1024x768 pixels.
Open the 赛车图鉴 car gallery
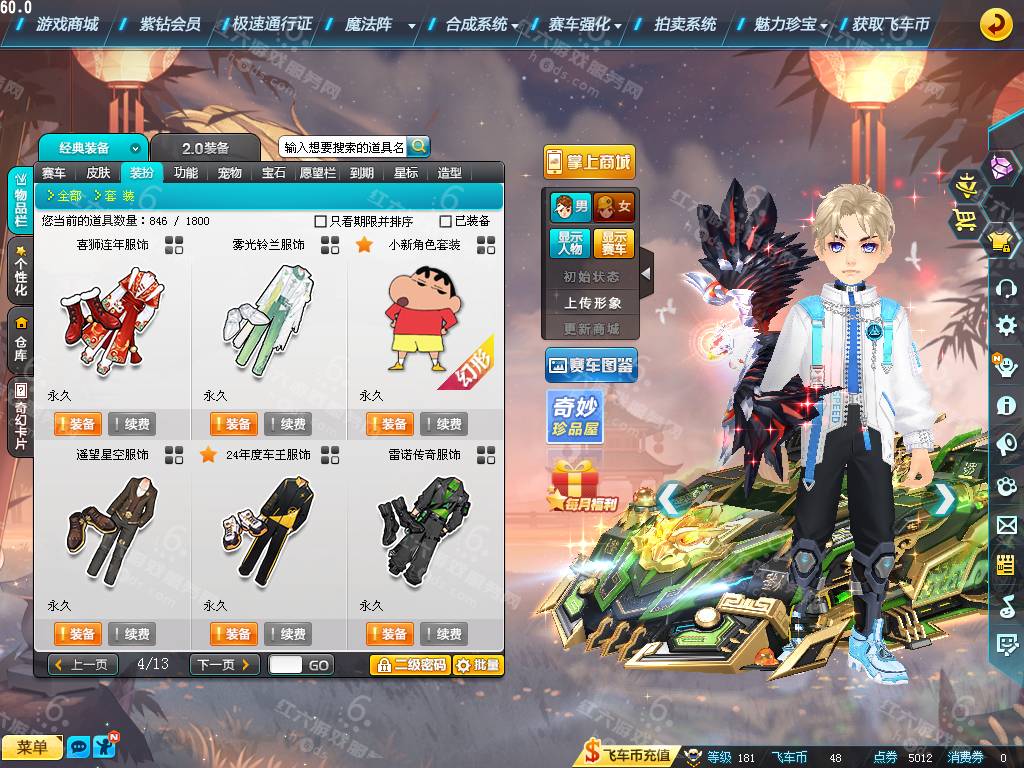click(x=591, y=366)
